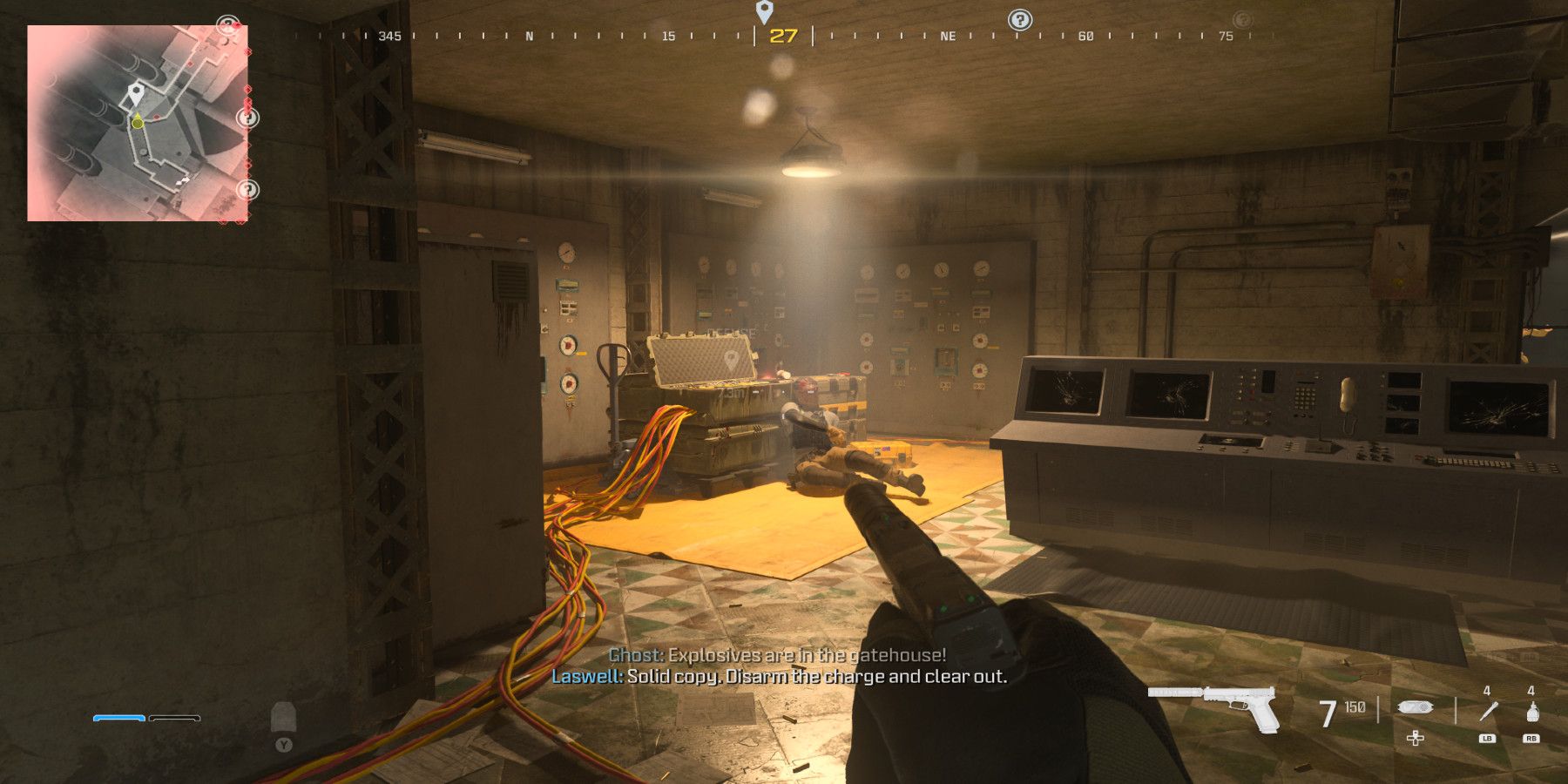1568x784 pixels.
Task: Click the yellow player marker on the minimap
Action: (x=136, y=124)
